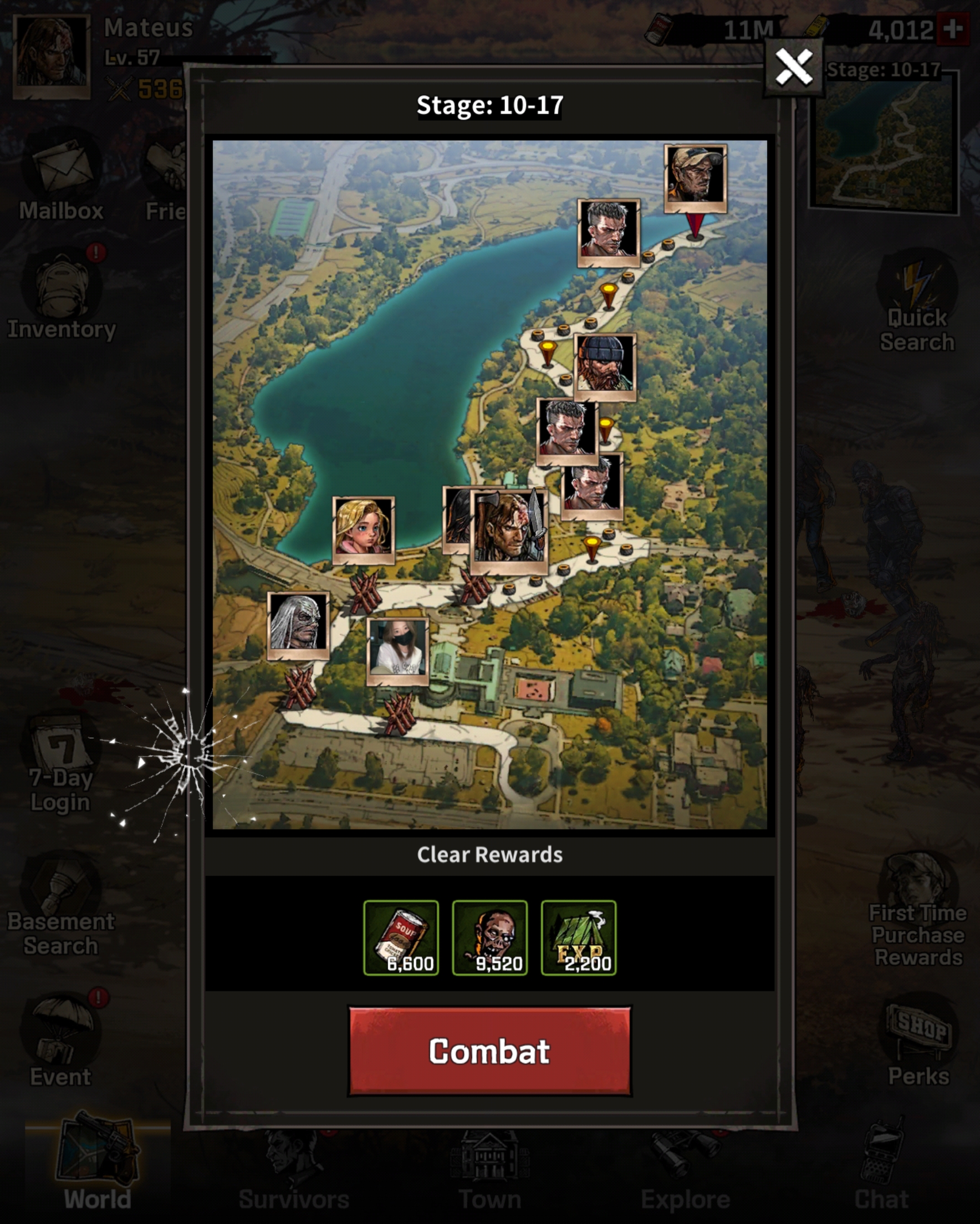Viewport: 980px width, 1224px height.
Task: Open the Shop Perks menu
Action: [918, 1044]
